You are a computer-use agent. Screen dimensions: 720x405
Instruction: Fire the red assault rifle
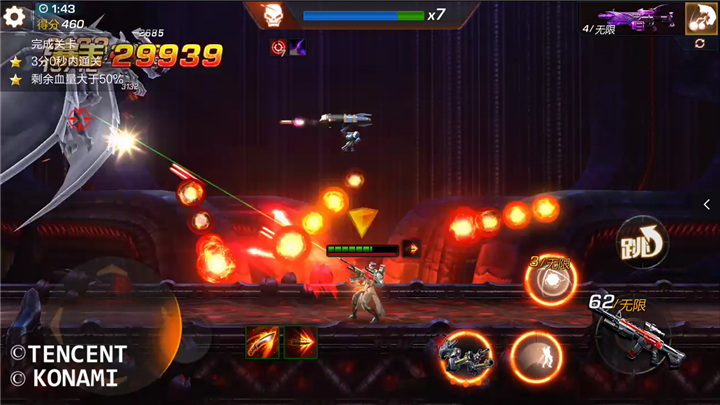click(x=630, y=335)
